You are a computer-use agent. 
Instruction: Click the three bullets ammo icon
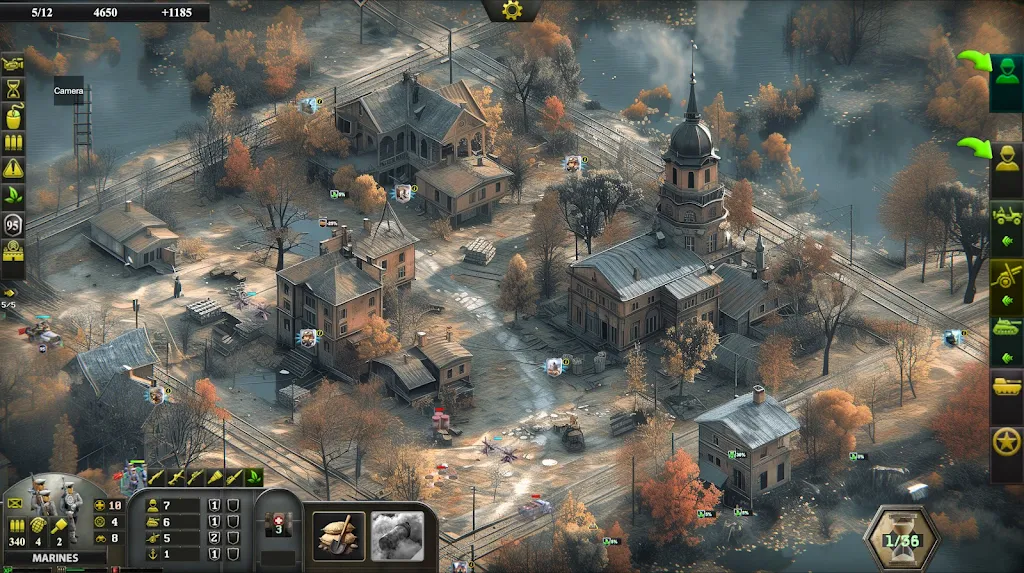[13, 144]
